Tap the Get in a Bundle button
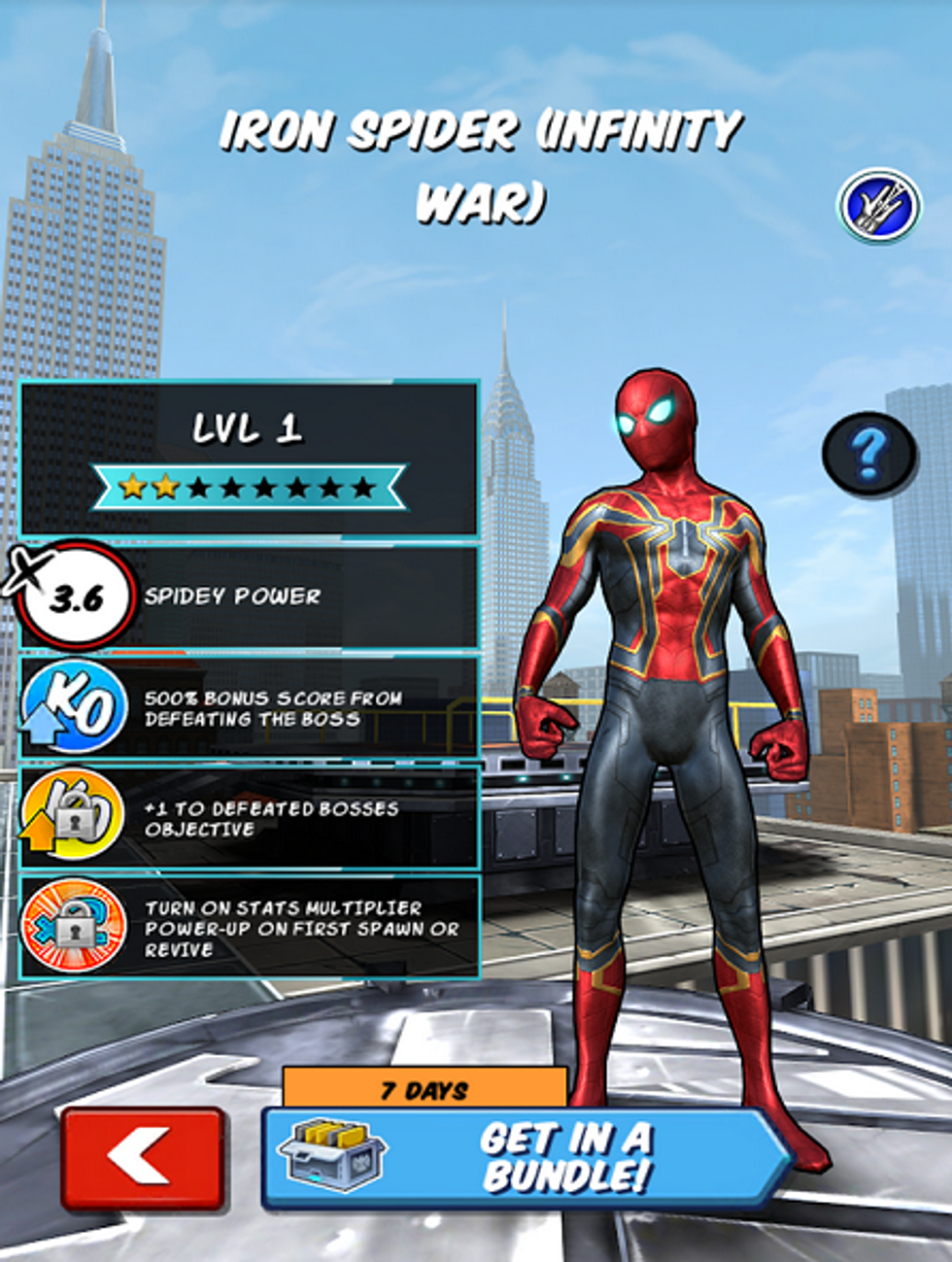The width and height of the screenshot is (952, 1262). pyautogui.click(x=525, y=1156)
